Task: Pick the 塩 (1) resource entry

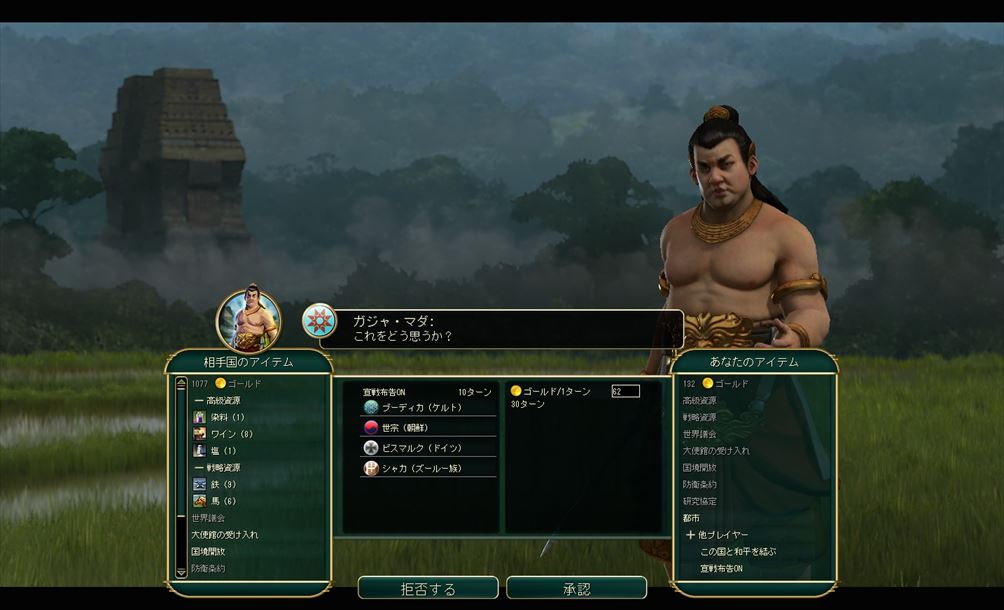Action: pos(224,451)
